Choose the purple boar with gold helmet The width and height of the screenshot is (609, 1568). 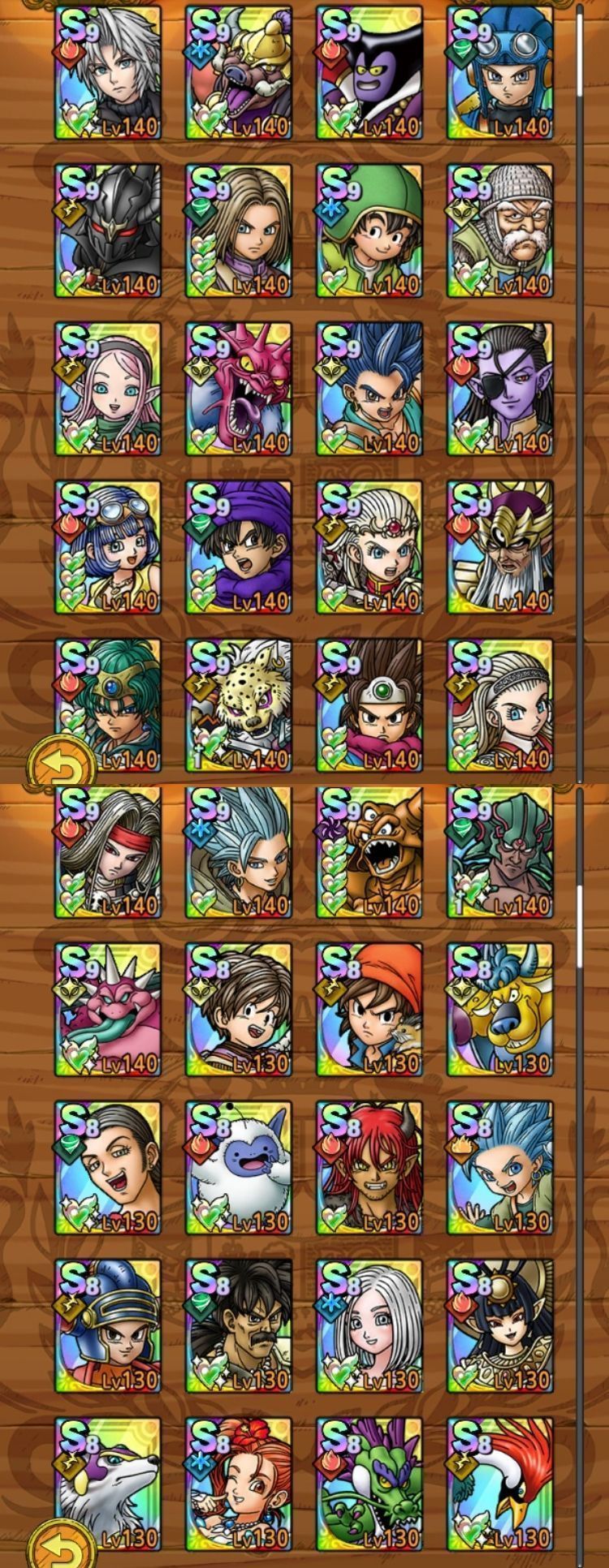click(239, 73)
